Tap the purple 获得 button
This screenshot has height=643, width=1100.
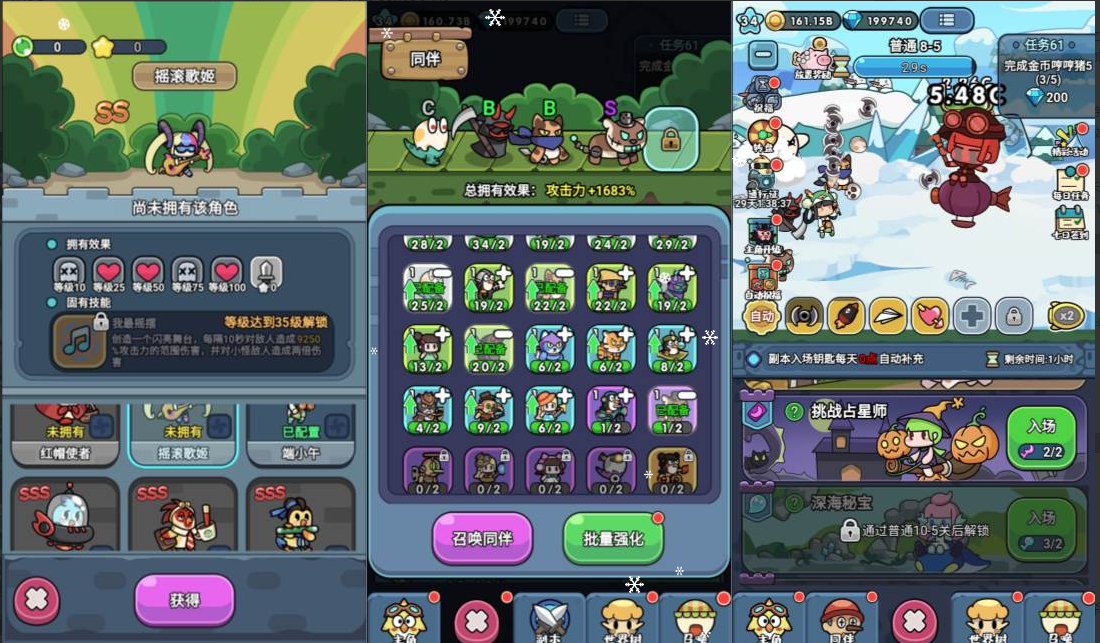point(184,599)
